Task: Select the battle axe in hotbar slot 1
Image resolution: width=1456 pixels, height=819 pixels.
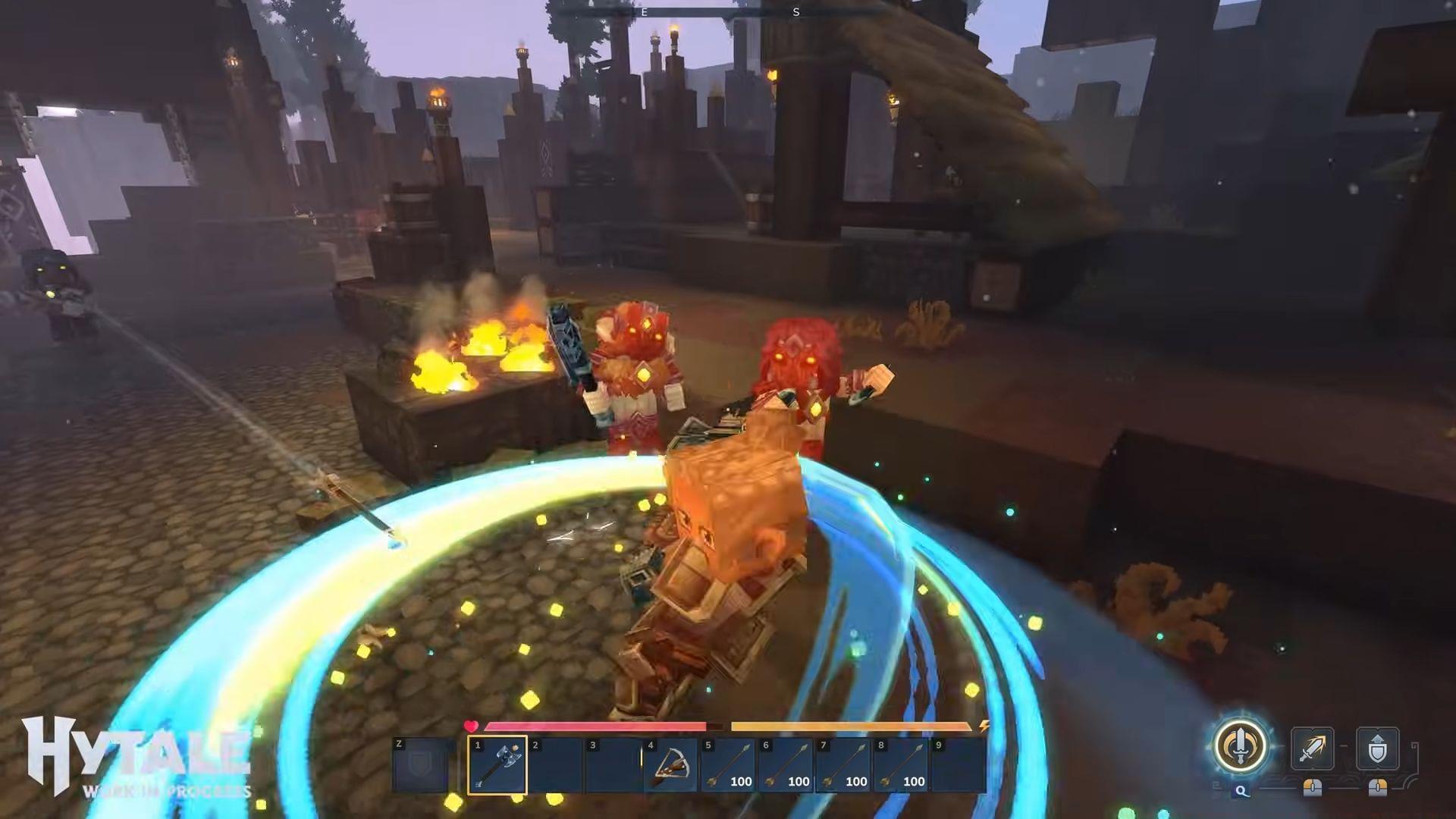Action: click(x=496, y=764)
